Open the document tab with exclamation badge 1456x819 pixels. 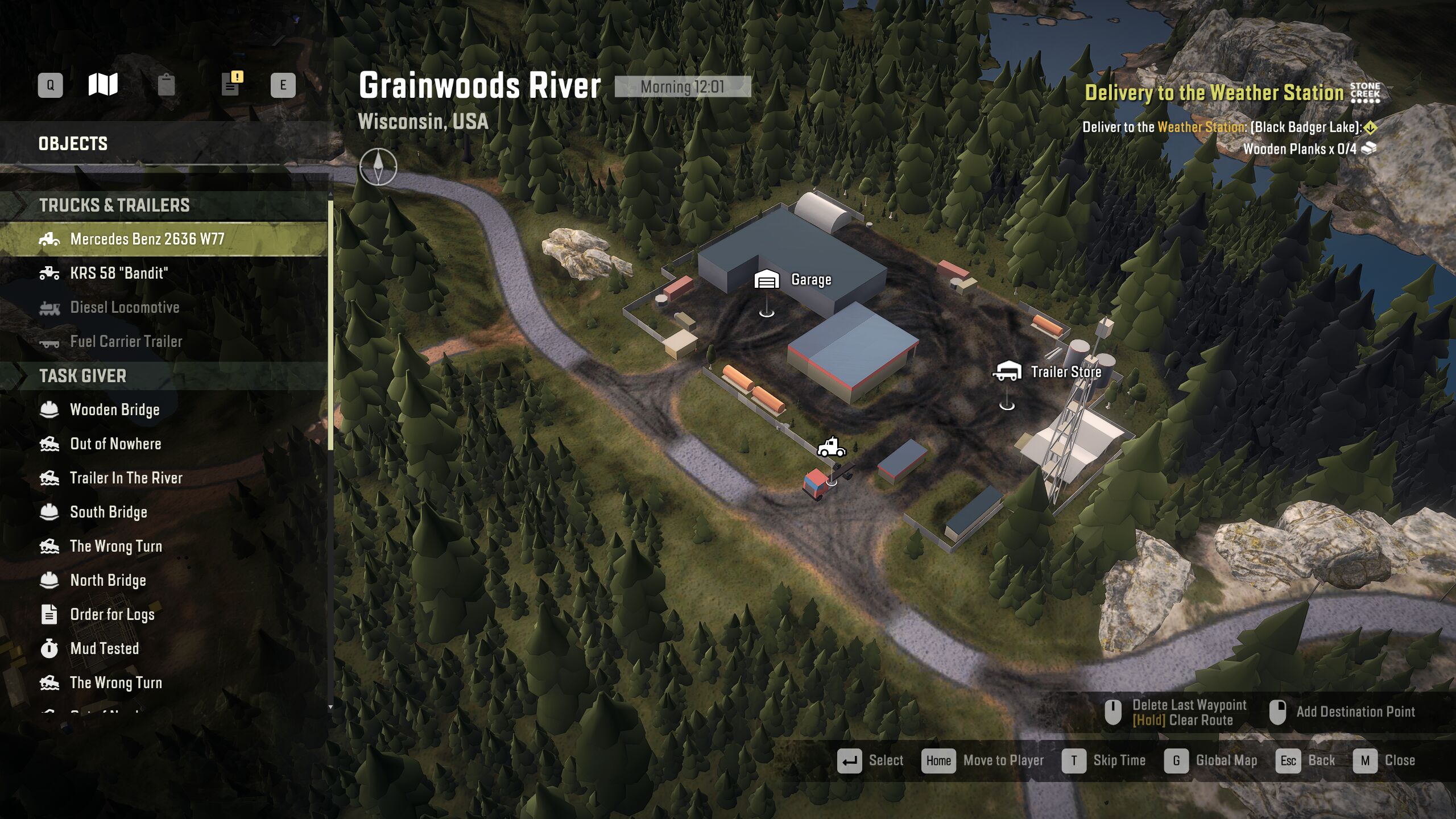point(231,84)
